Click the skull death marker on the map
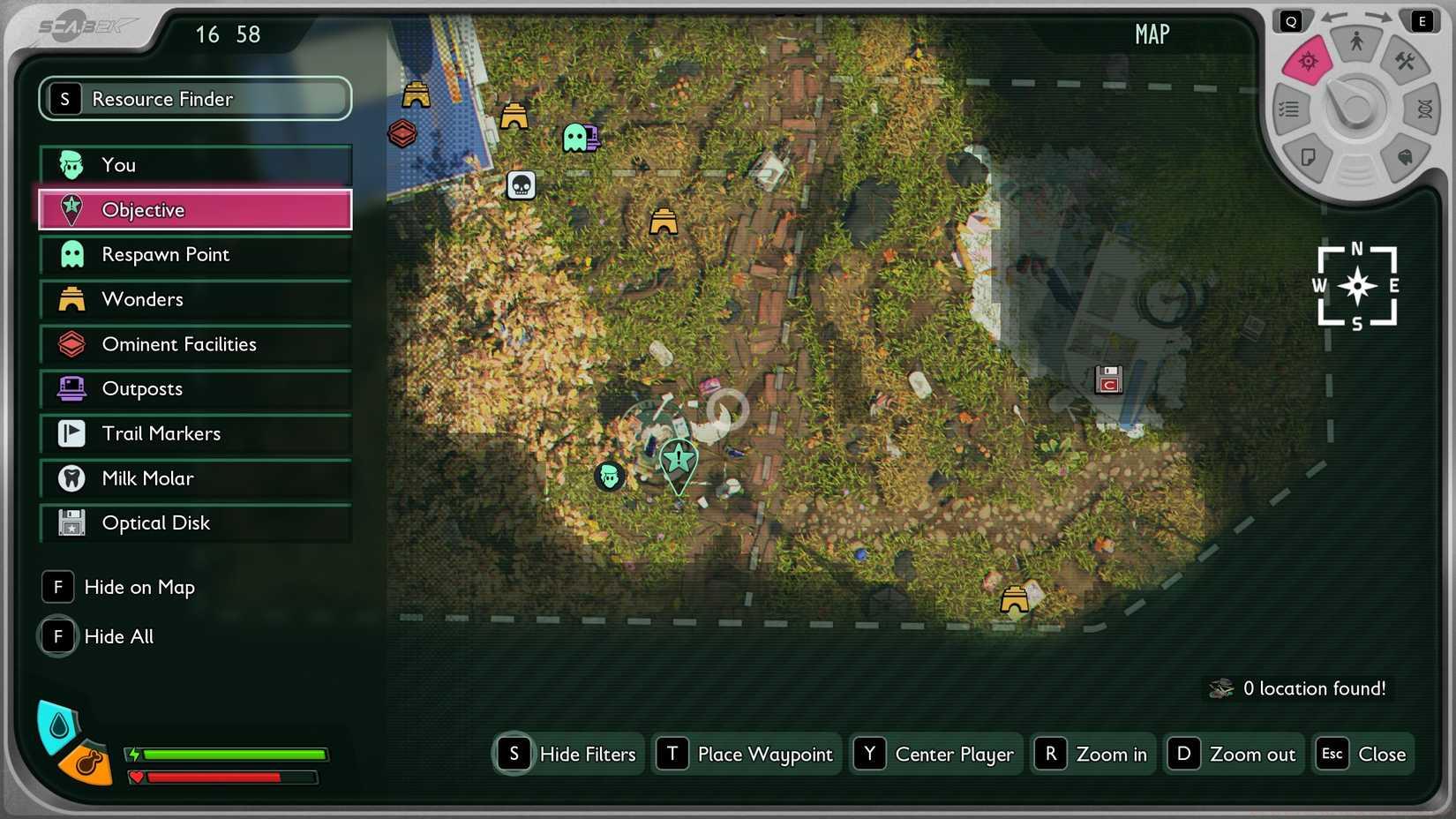The height and width of the screenshot is (819, 1456). (x=522, y=185)
